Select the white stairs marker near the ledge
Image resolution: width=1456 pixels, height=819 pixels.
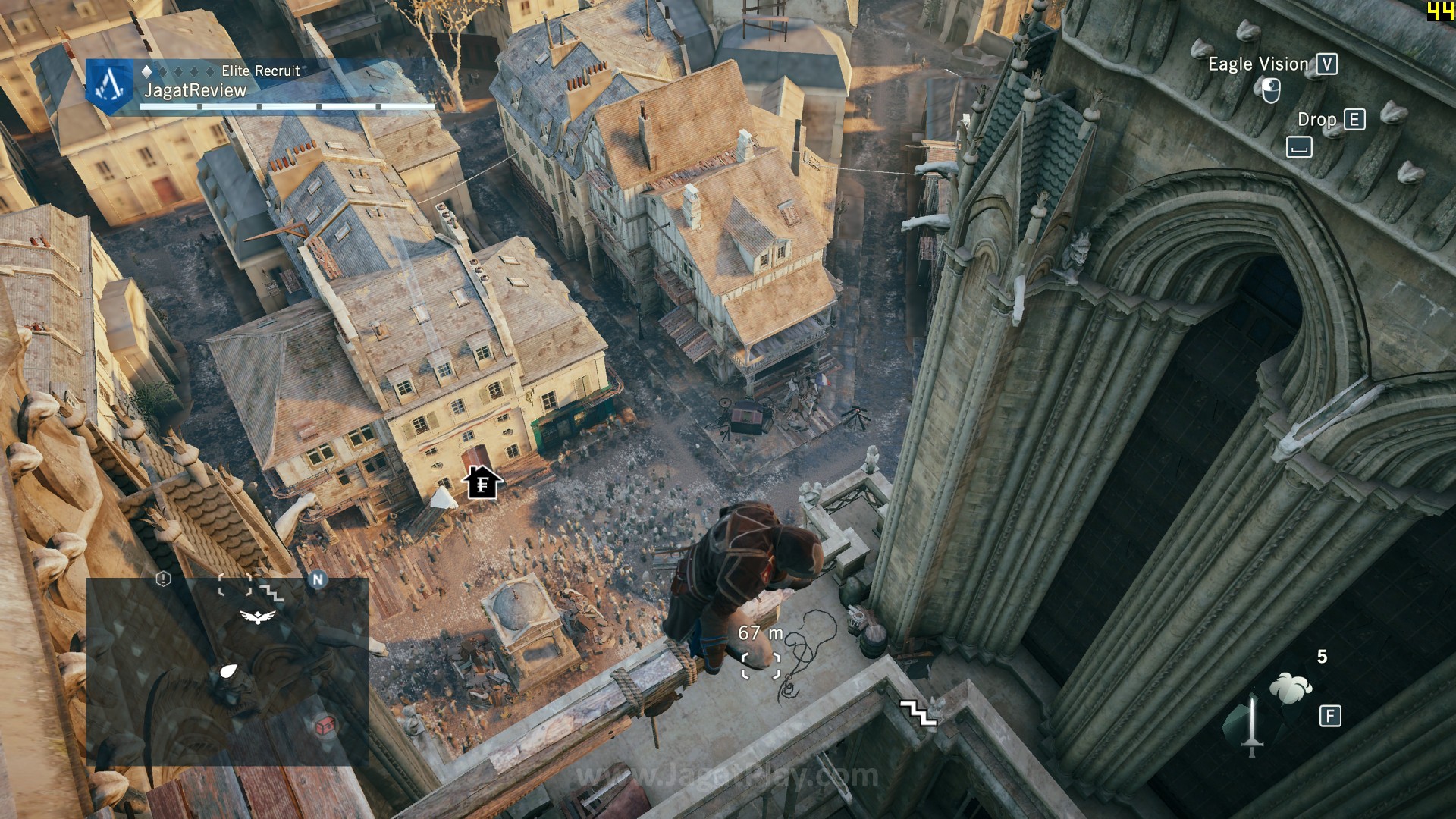coord(918,713)
